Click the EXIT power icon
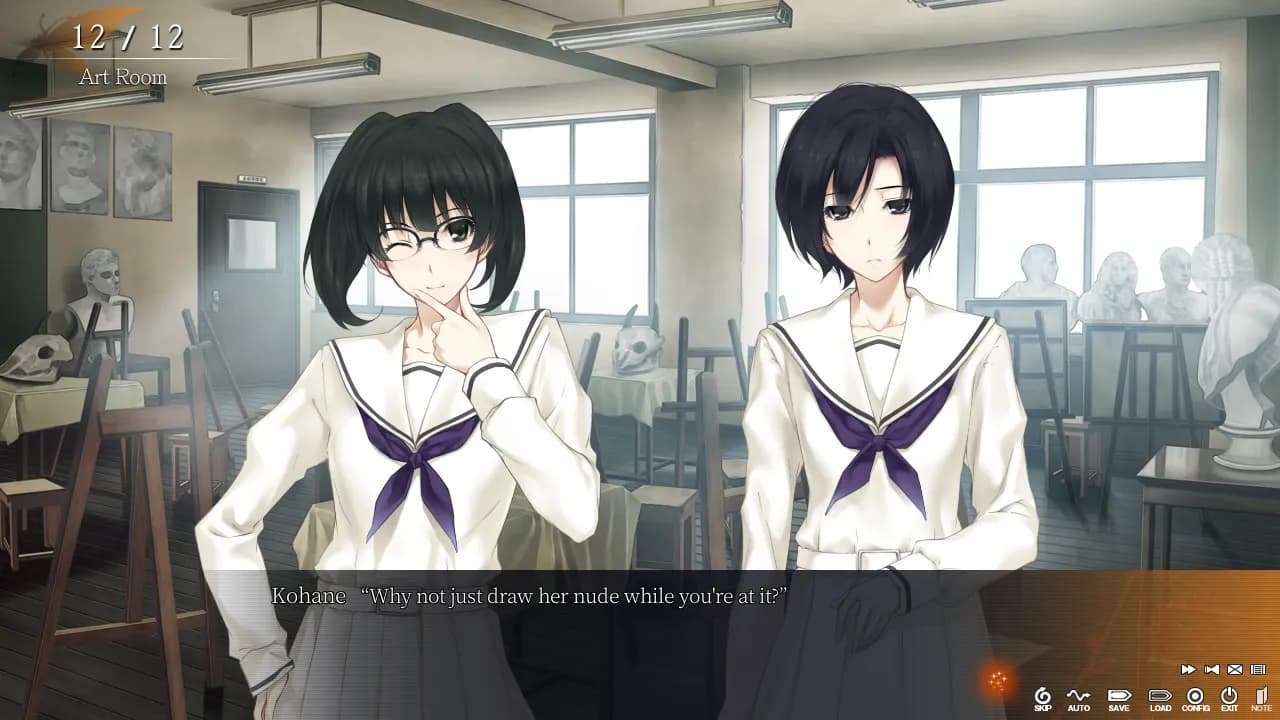Screen dimensions: 1280x720 pyautogui.click(x=1229, y=698)
